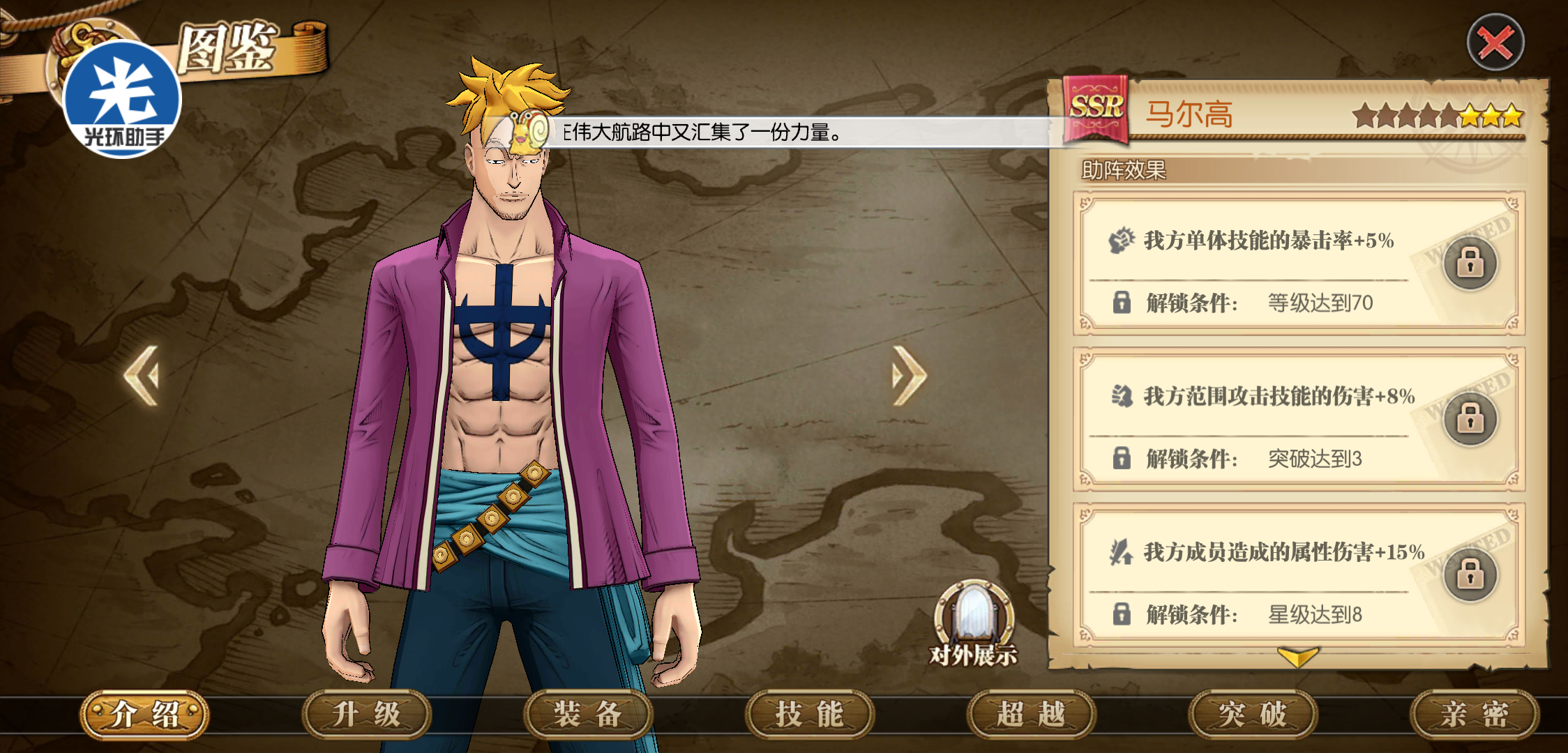This screenshot has height=753, width=1568.
Task: Open the 光环助手 overlay icon
Action: point(123,100)
